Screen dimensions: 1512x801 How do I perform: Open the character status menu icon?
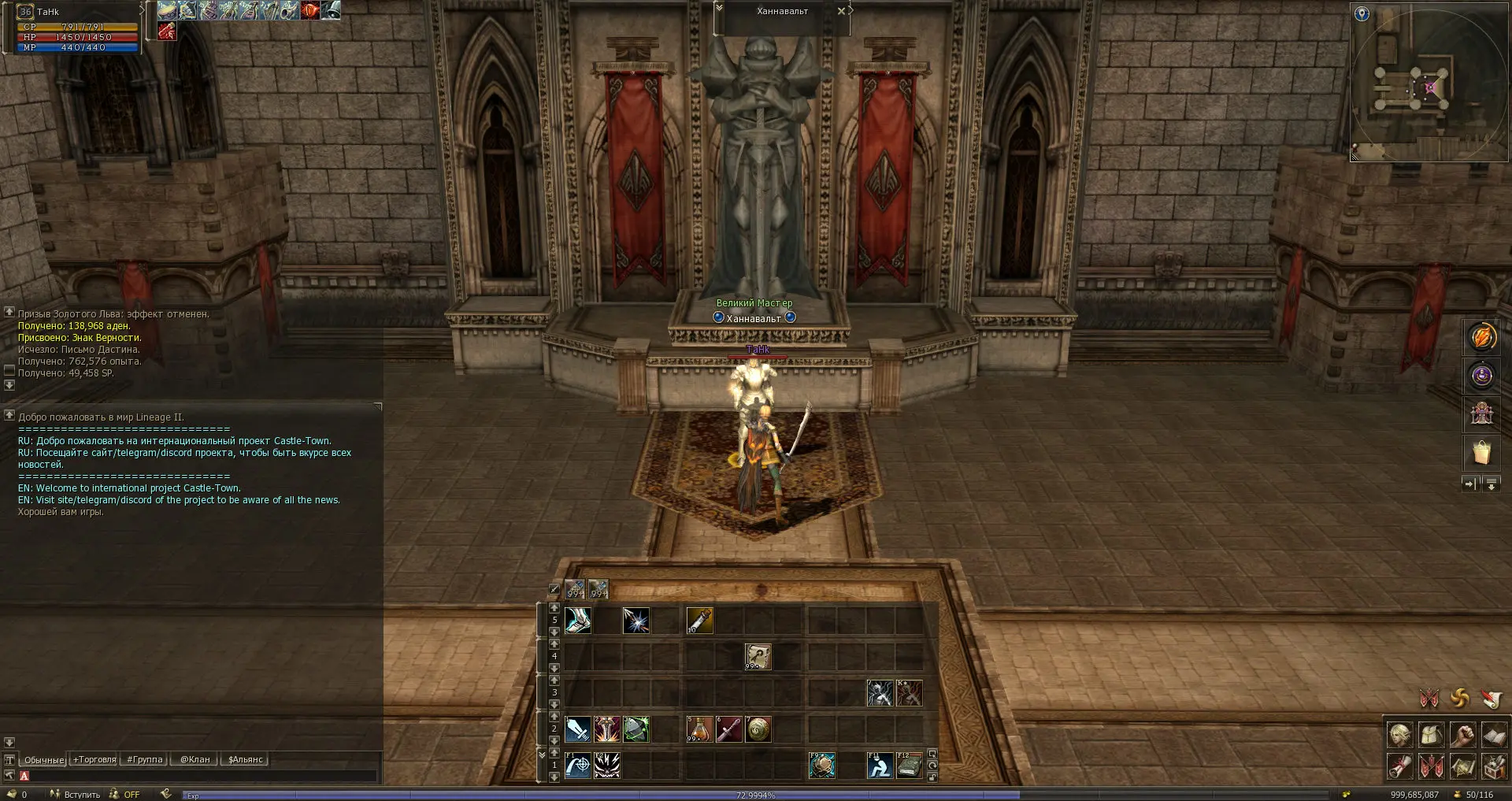click(x=1400, y=735)
